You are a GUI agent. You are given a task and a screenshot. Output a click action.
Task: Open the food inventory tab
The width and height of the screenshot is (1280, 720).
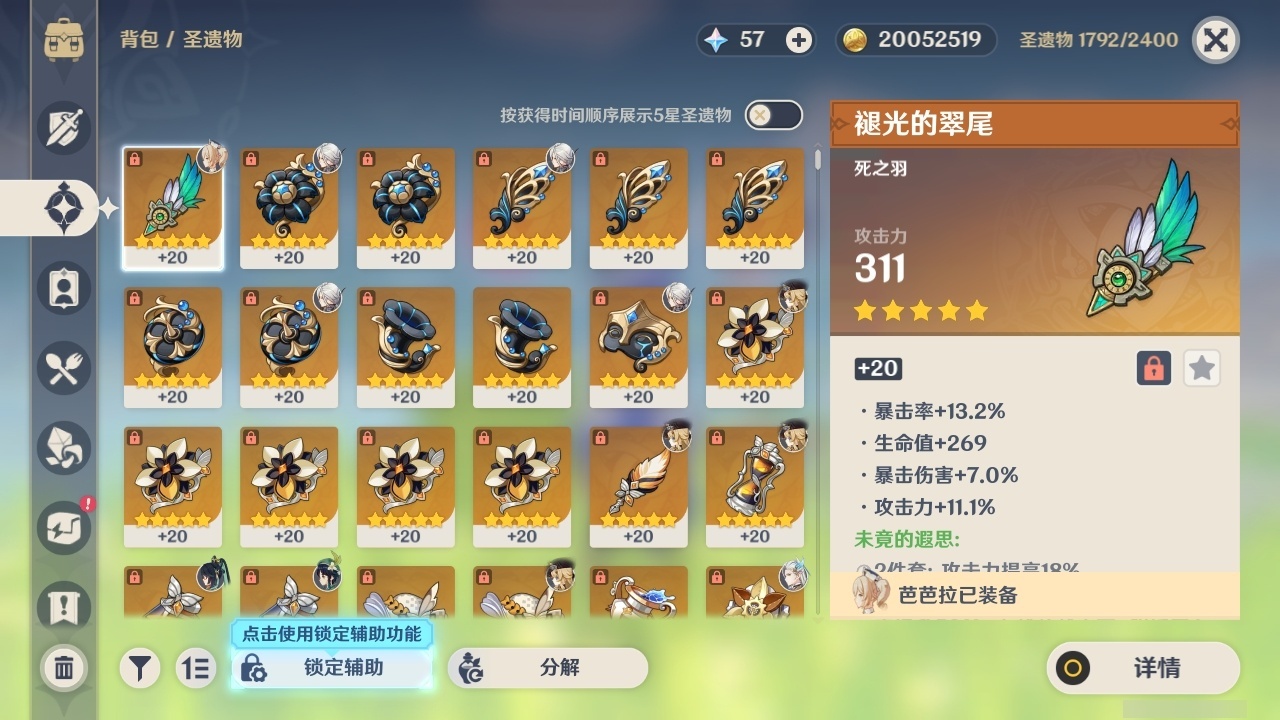point(63,367)
